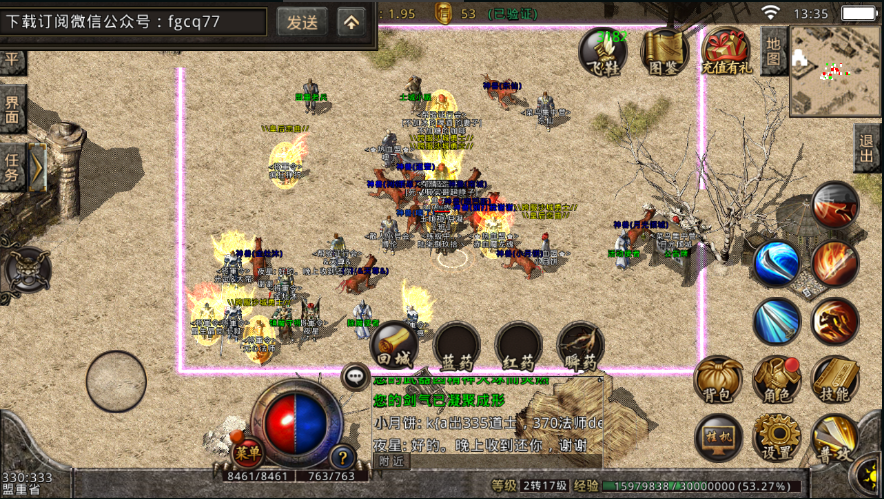Use the 回城 return-to-town scroll

(x=394, y=346)
